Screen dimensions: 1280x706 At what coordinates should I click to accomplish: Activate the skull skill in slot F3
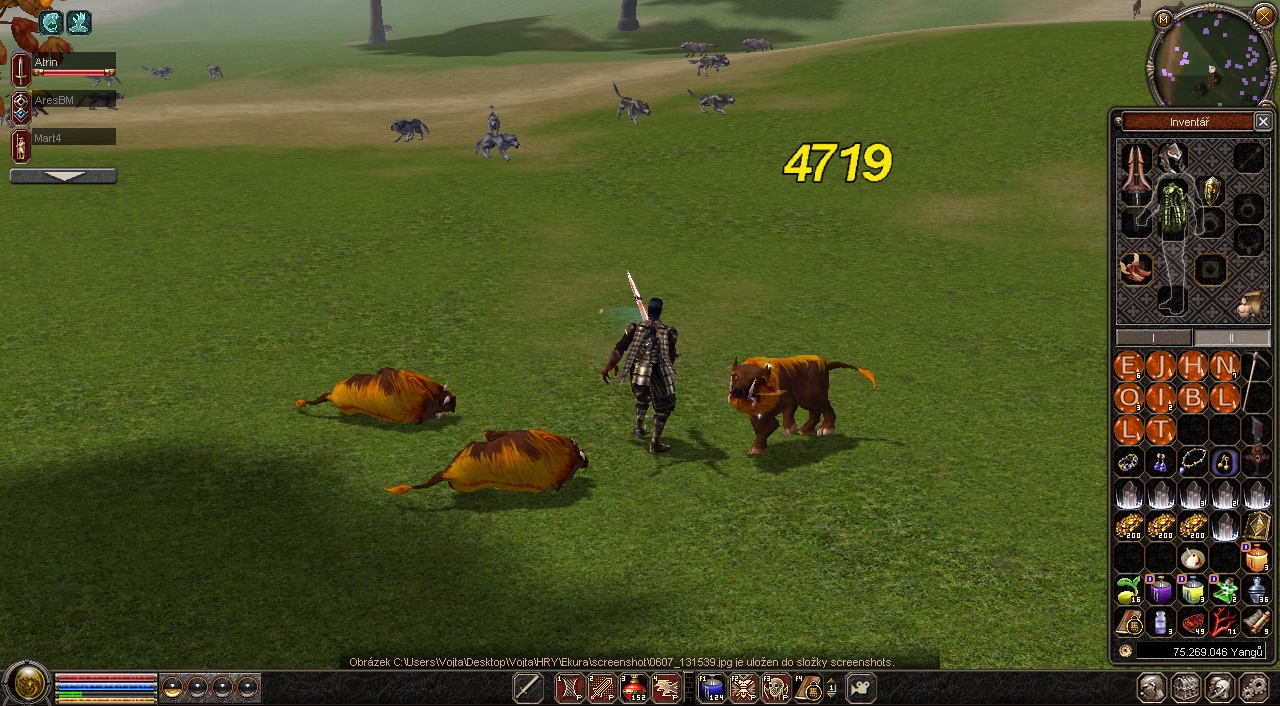coord(776,688)
